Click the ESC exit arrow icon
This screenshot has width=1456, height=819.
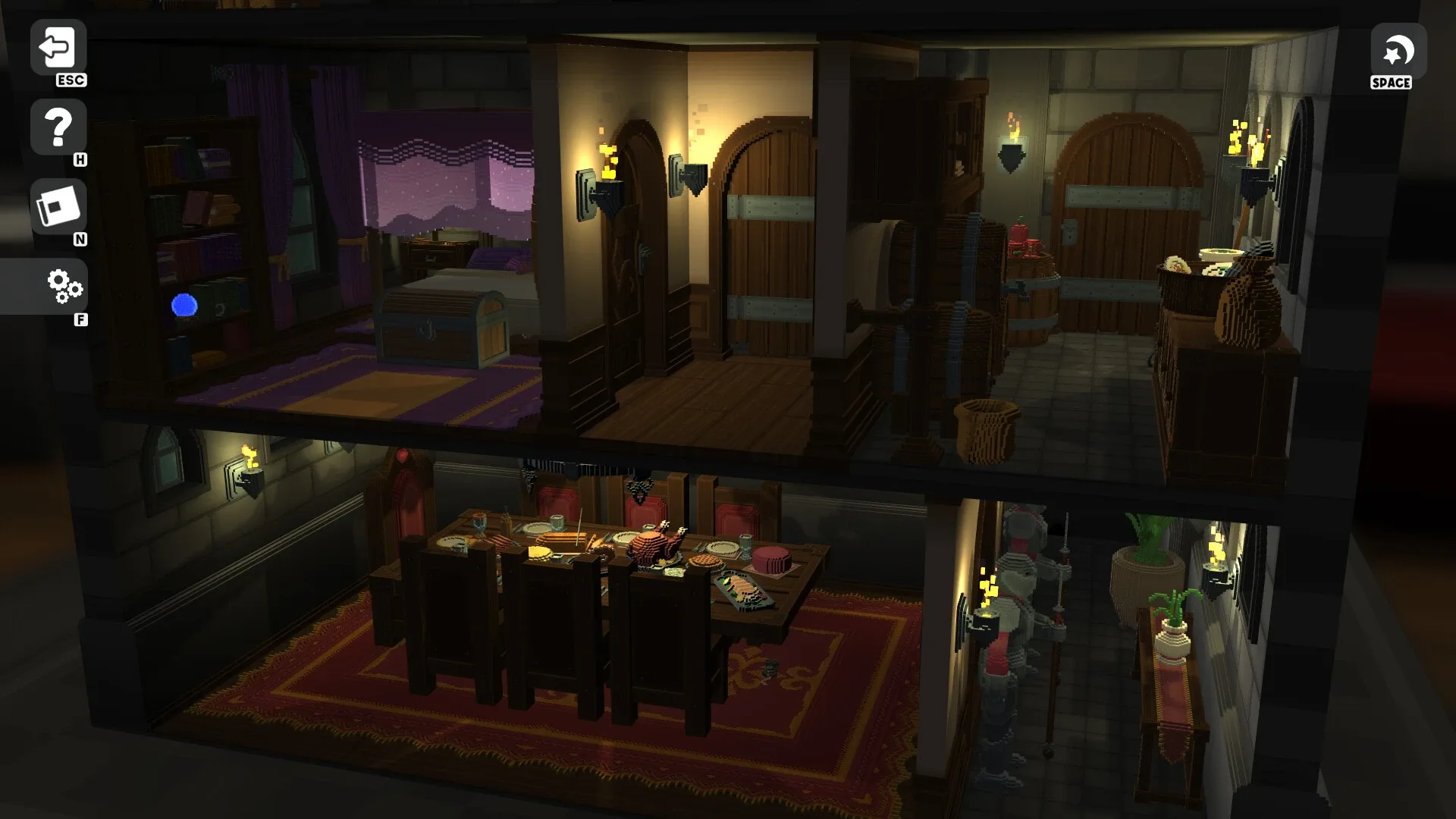[58, 47]
